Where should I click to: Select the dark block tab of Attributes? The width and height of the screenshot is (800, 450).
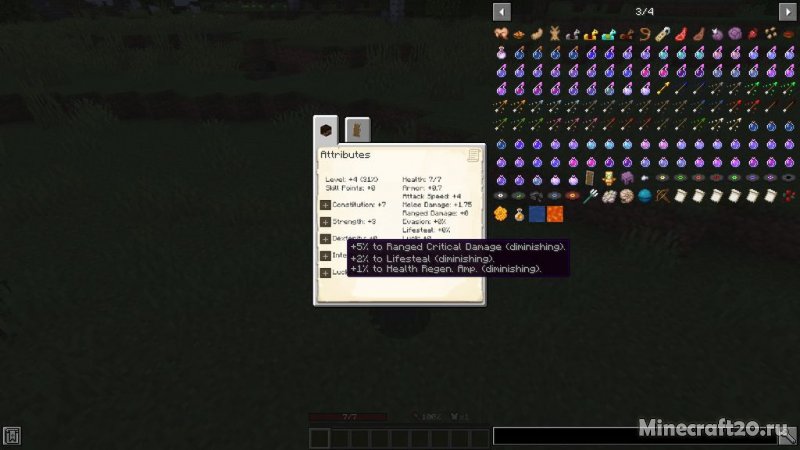[326, 130]
